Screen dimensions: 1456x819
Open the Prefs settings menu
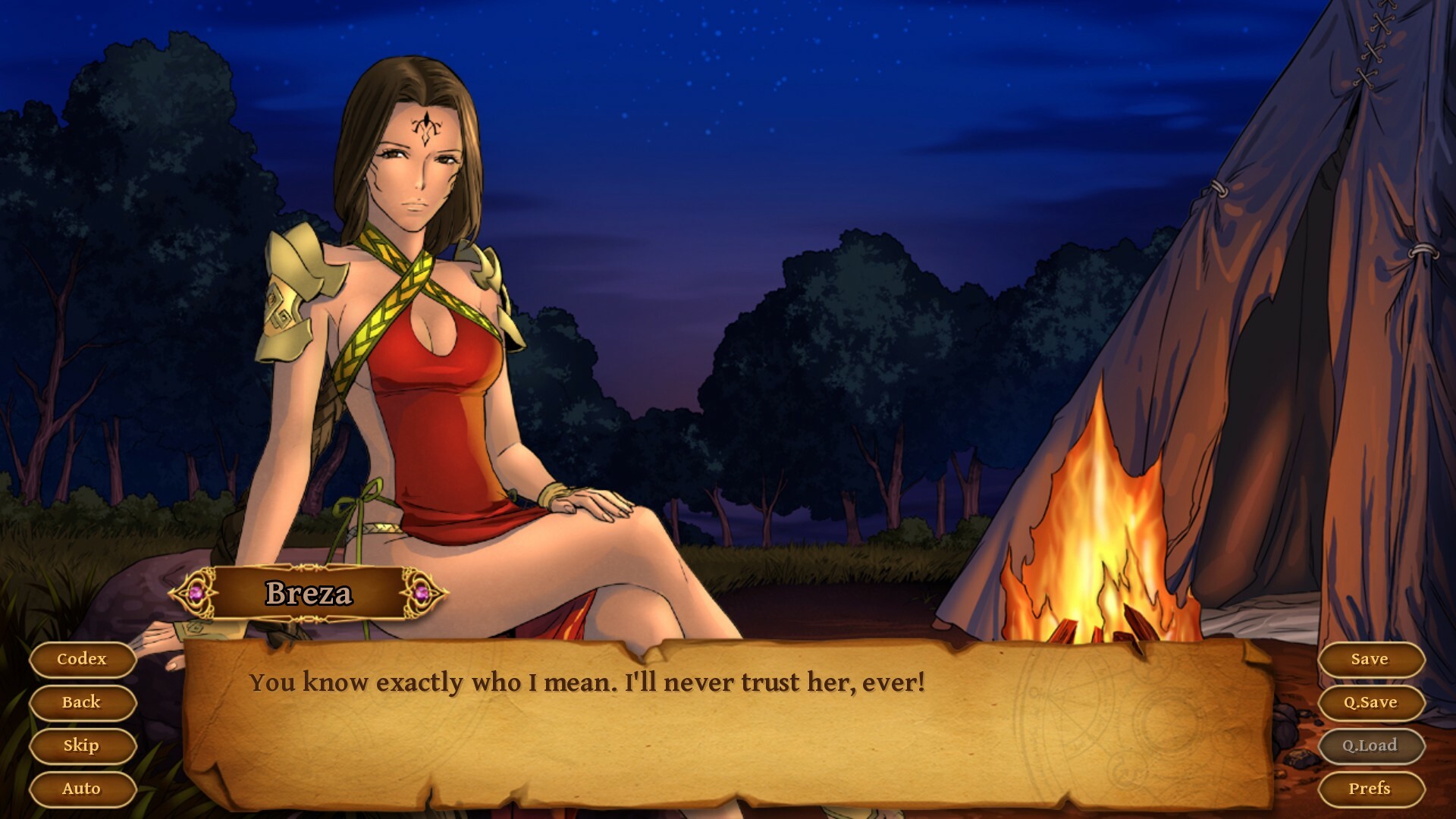(x=1373, y=789)
